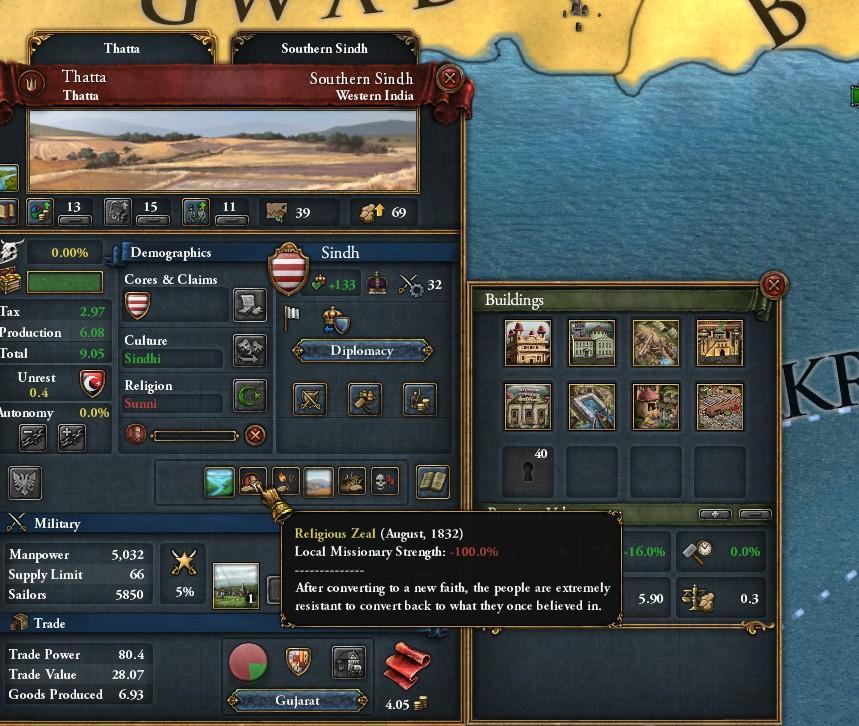The image size is (859, 726).
Task: Click the crescent religion conversion button
Action: click(x=249, y=396)
